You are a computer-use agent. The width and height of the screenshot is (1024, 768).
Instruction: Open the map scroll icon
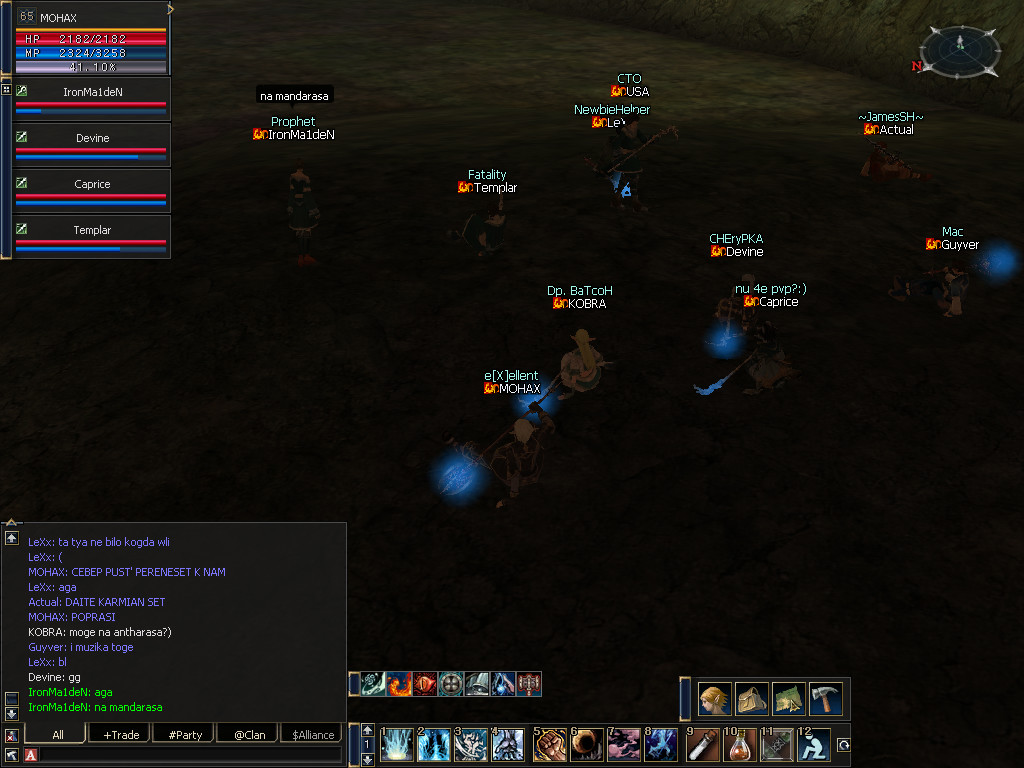[789, 698]
